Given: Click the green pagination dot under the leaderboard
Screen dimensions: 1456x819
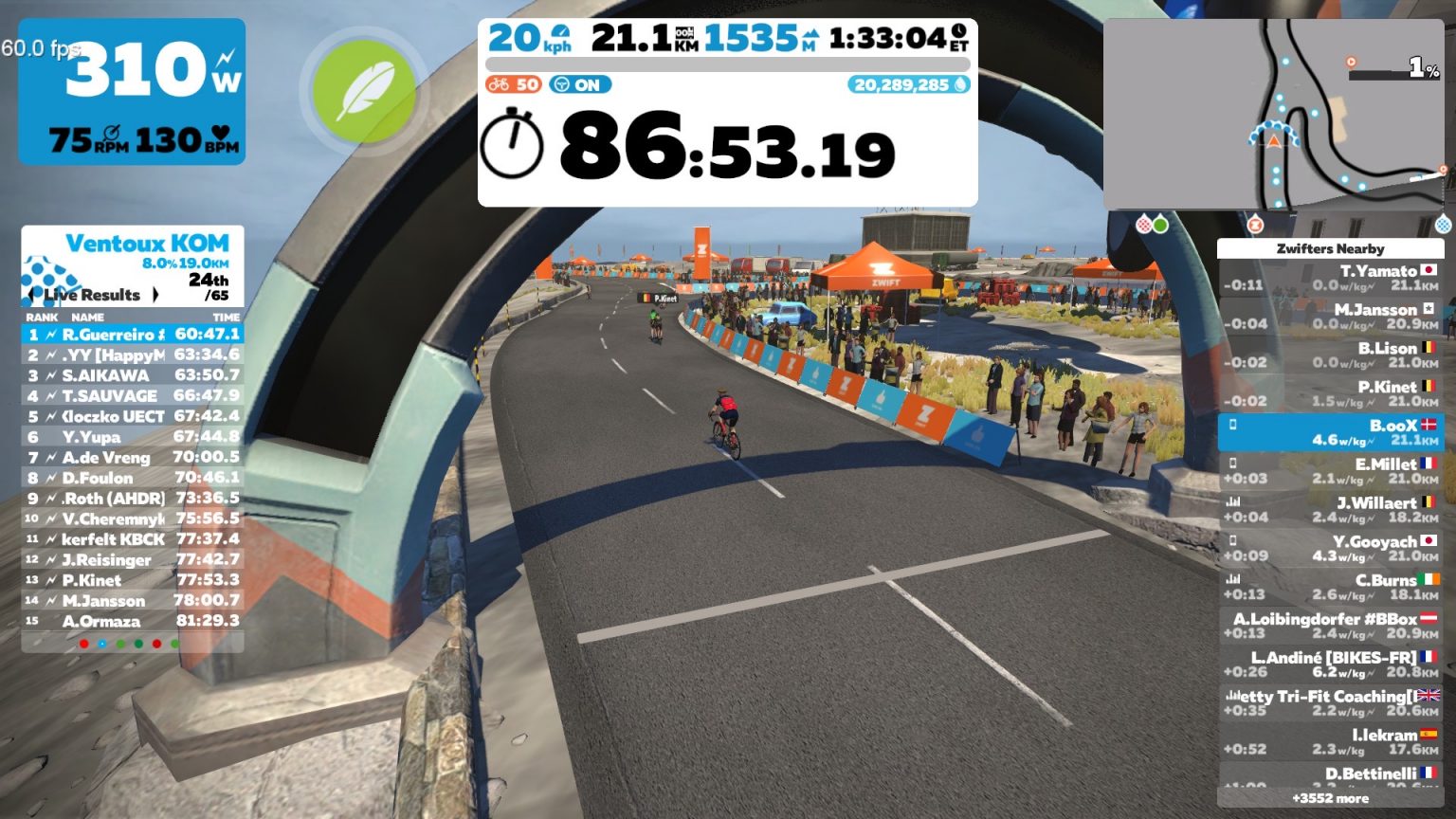Looking at the screenshot, I should (x=119, y=643).
